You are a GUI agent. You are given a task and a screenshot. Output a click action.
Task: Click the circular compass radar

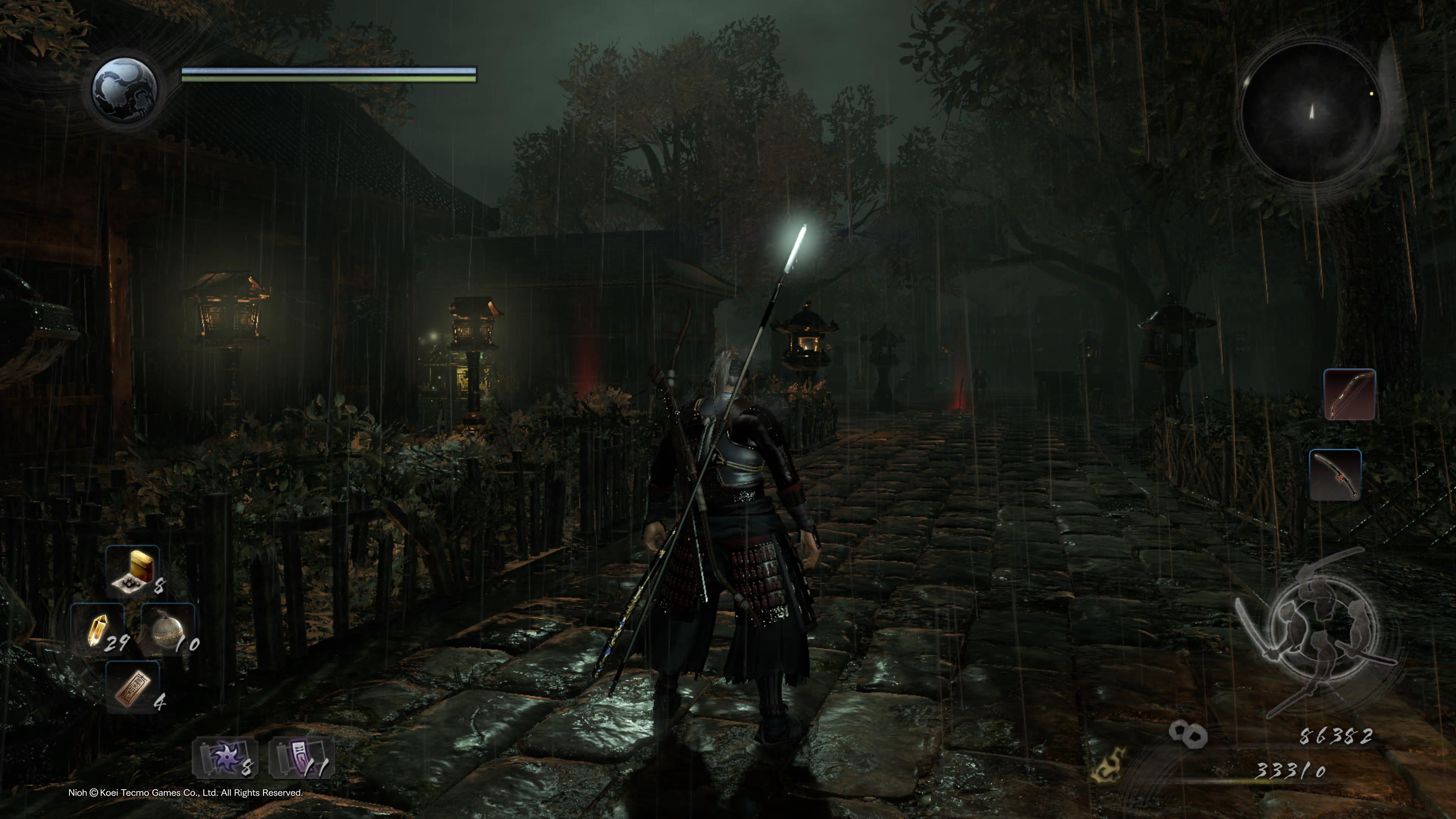[x=1310, y=111]
